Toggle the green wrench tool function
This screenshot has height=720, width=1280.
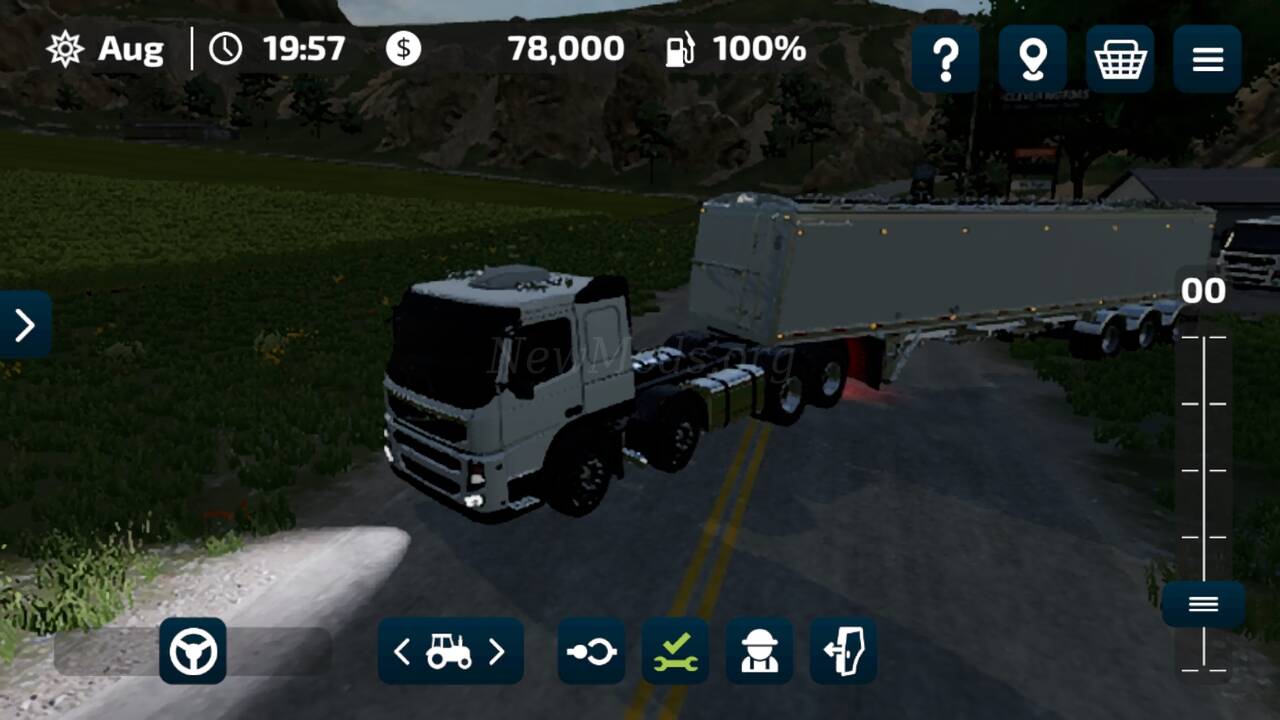tap(675, 652)
